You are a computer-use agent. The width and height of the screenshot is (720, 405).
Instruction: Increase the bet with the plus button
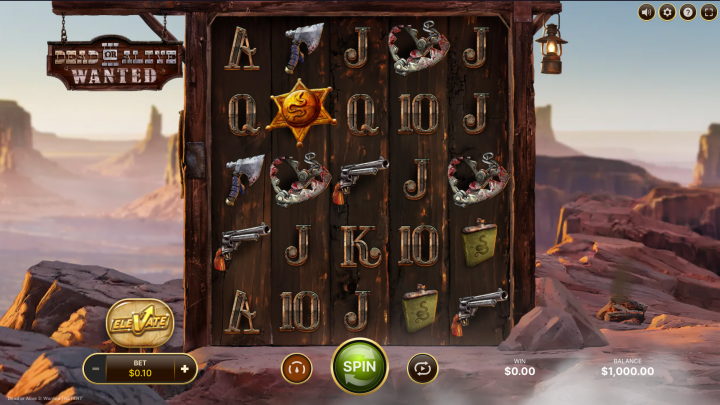pos(184,369)
